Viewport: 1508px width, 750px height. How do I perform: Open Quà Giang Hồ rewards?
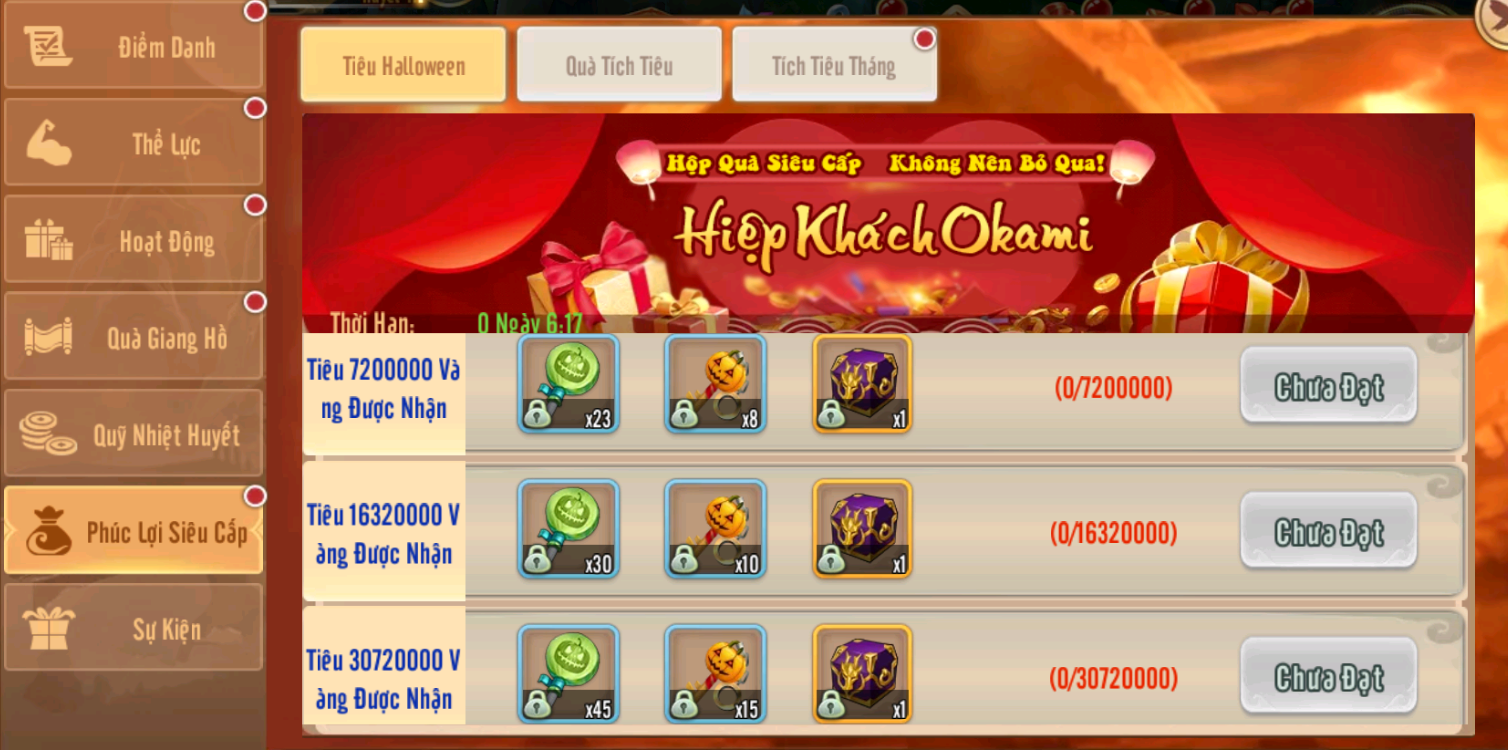133,338
